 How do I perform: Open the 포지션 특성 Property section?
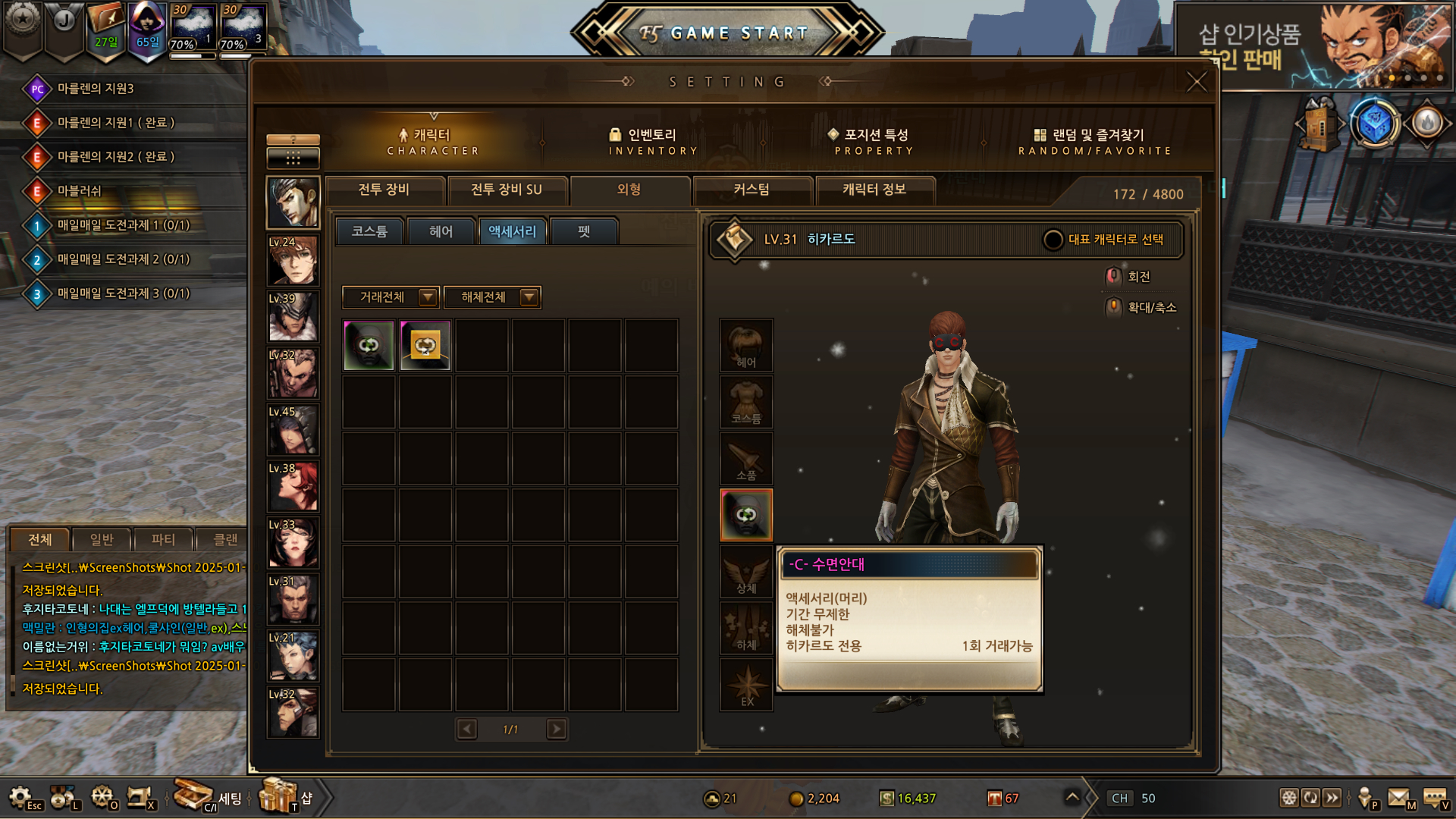point(874,141)
